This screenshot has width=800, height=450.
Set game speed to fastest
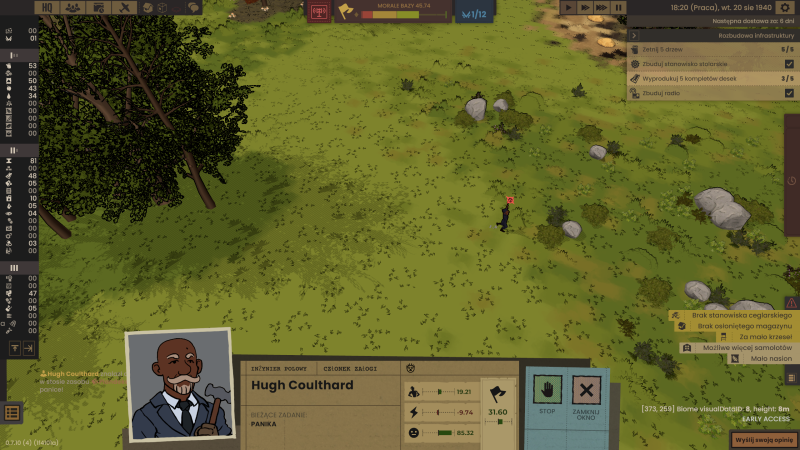[x=601, y=7]
